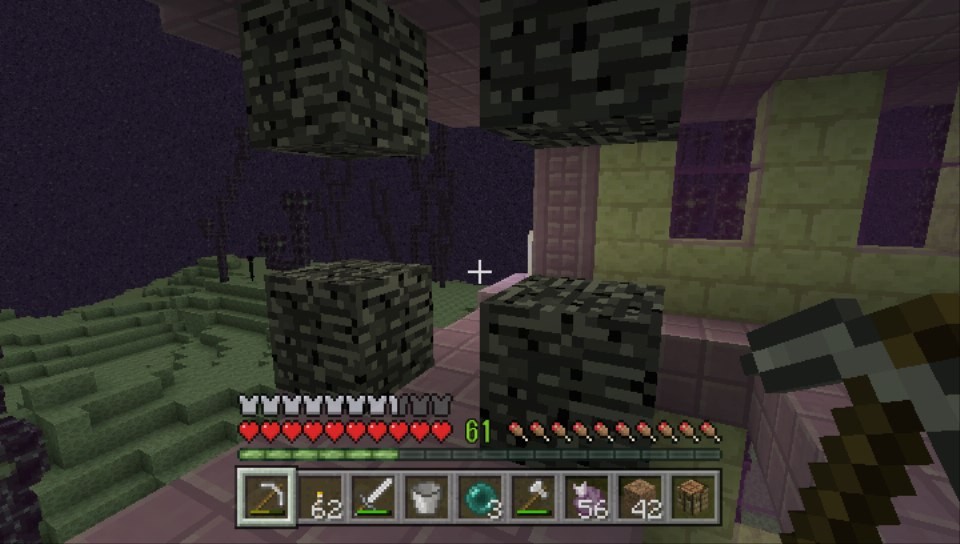Select the pickaxe hotbar slot

coord(267,497)
